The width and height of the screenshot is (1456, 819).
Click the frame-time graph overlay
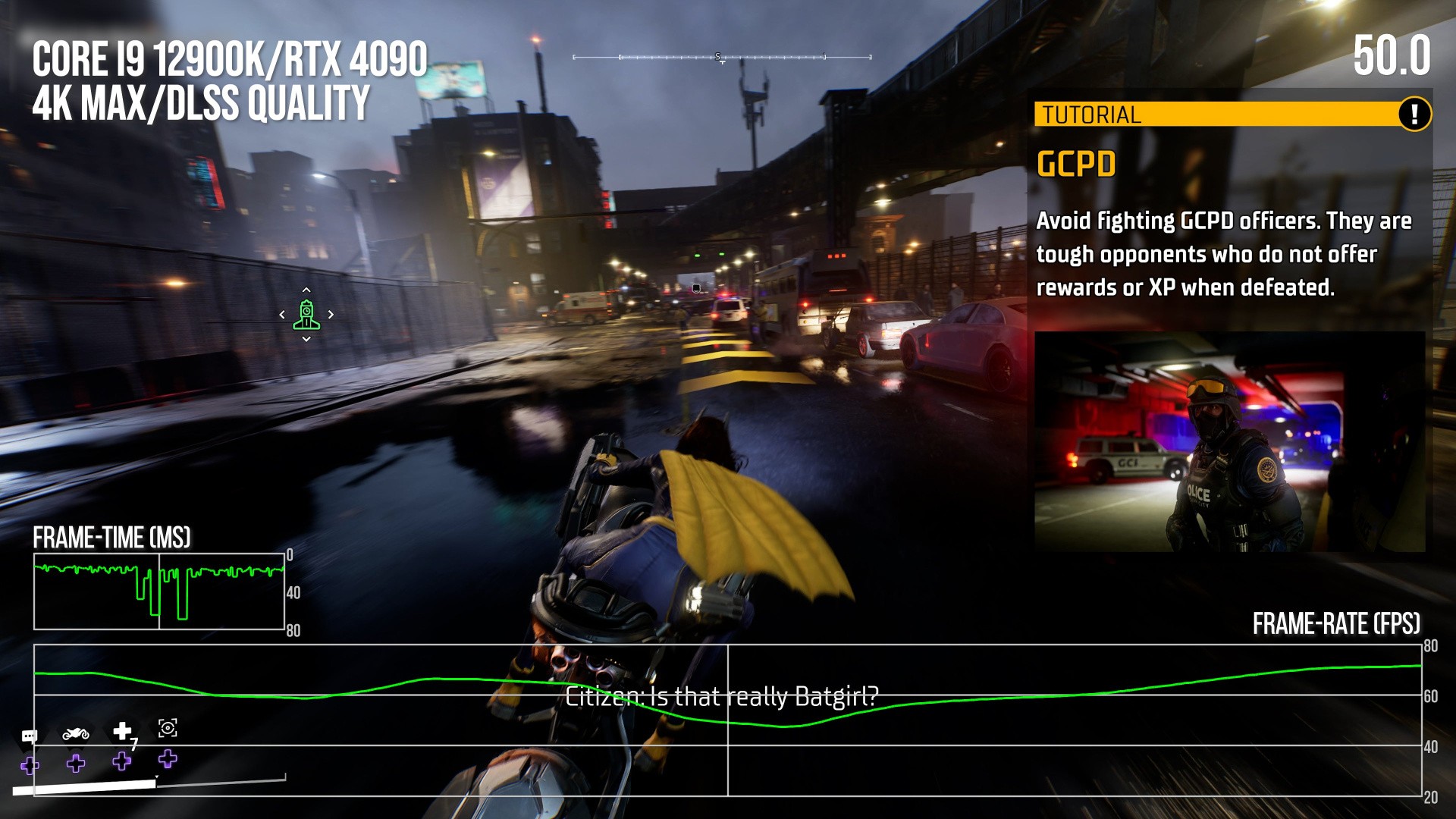point(159,591)
